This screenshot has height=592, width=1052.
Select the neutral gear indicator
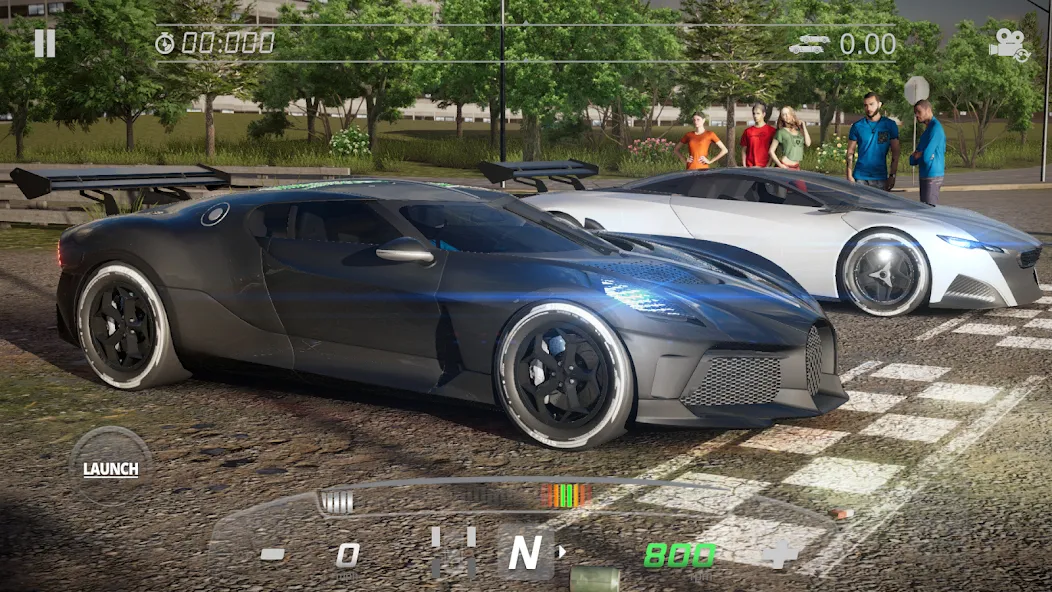525,552
